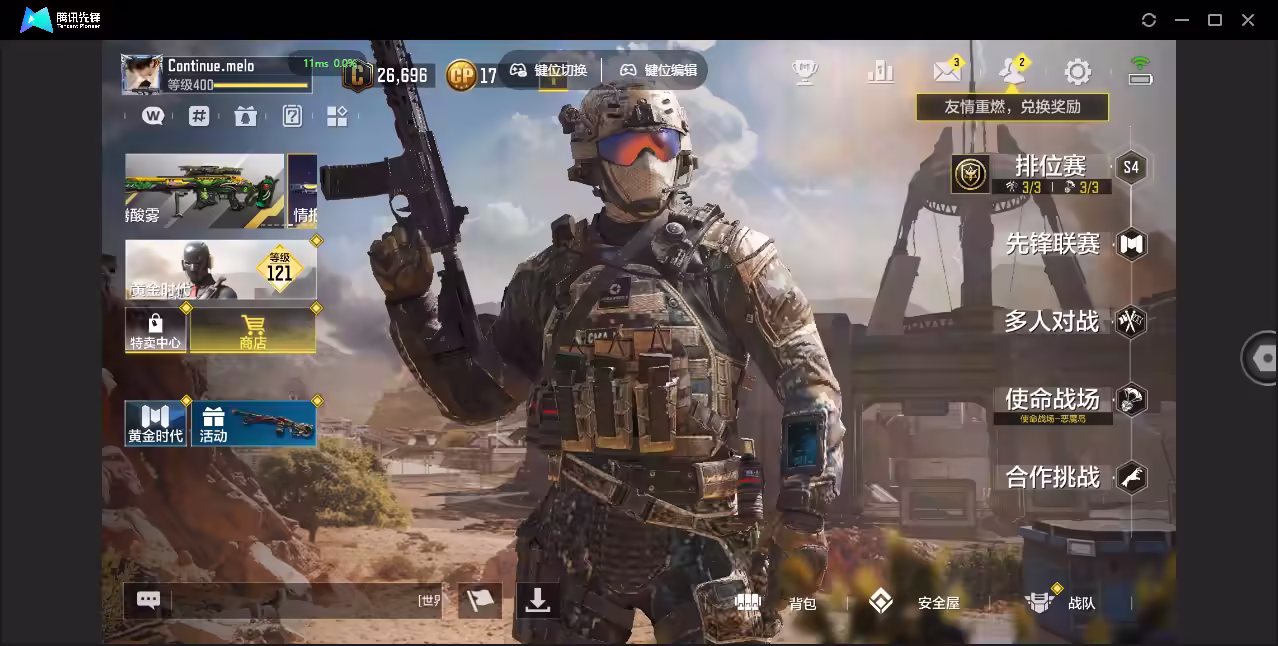The height and width of the screenshot is (646, 1278).
Task: View the leaderboard bar chart icon
Action: (881, 72)
